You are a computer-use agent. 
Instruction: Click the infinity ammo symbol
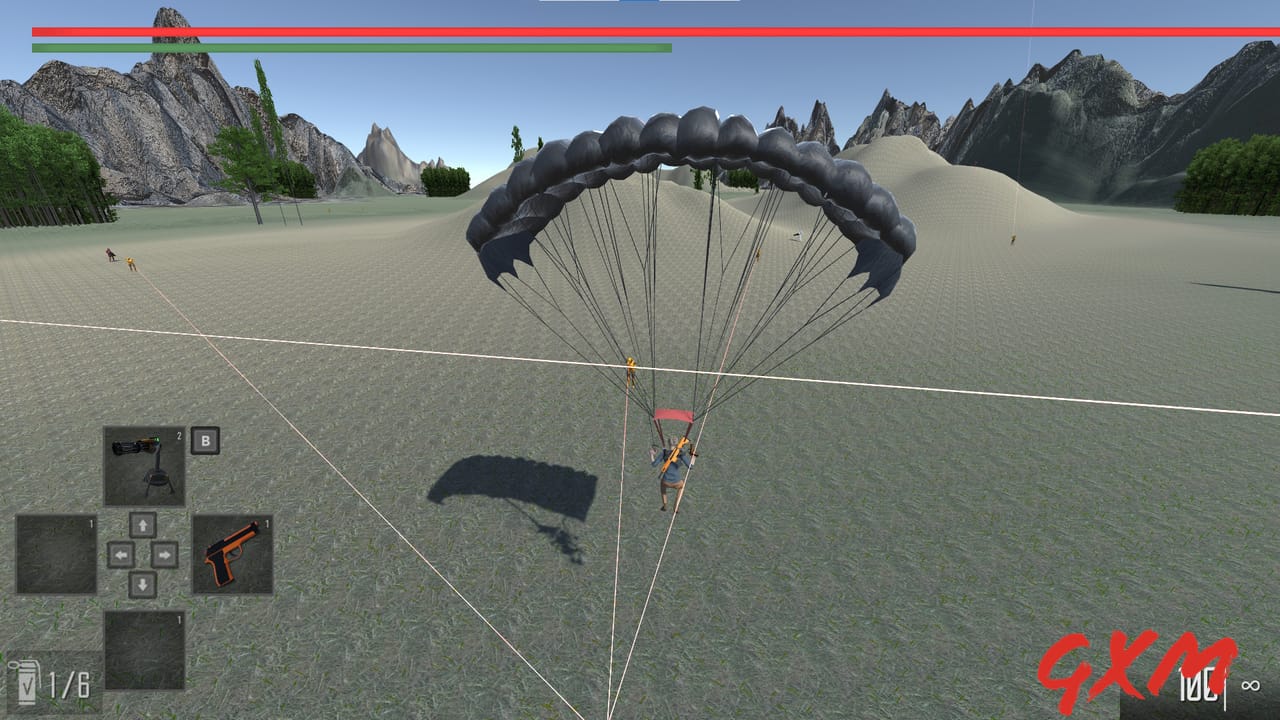[1250, 685]
